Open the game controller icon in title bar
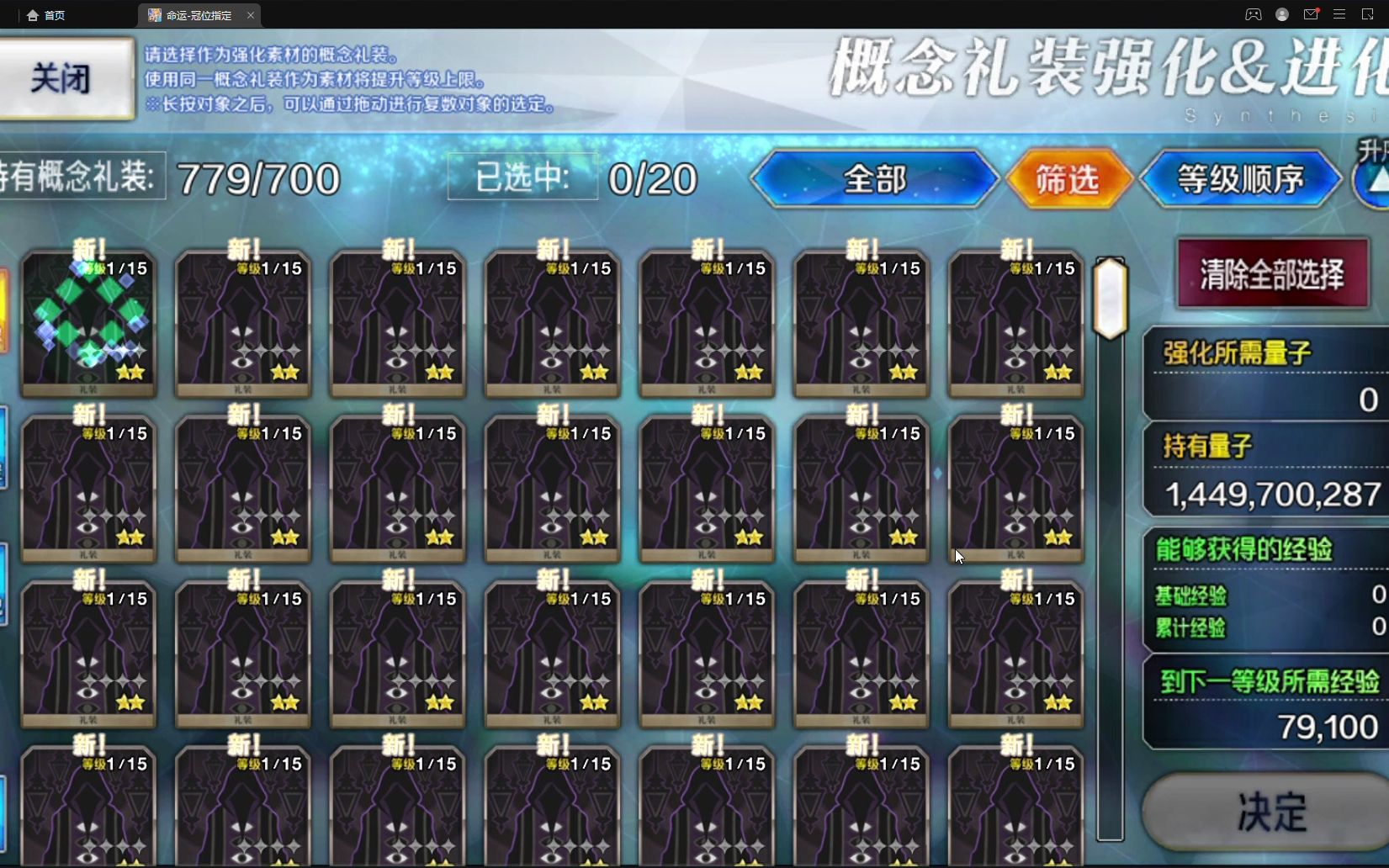This screenshot has height=868, width=1389. [1254, 14]
